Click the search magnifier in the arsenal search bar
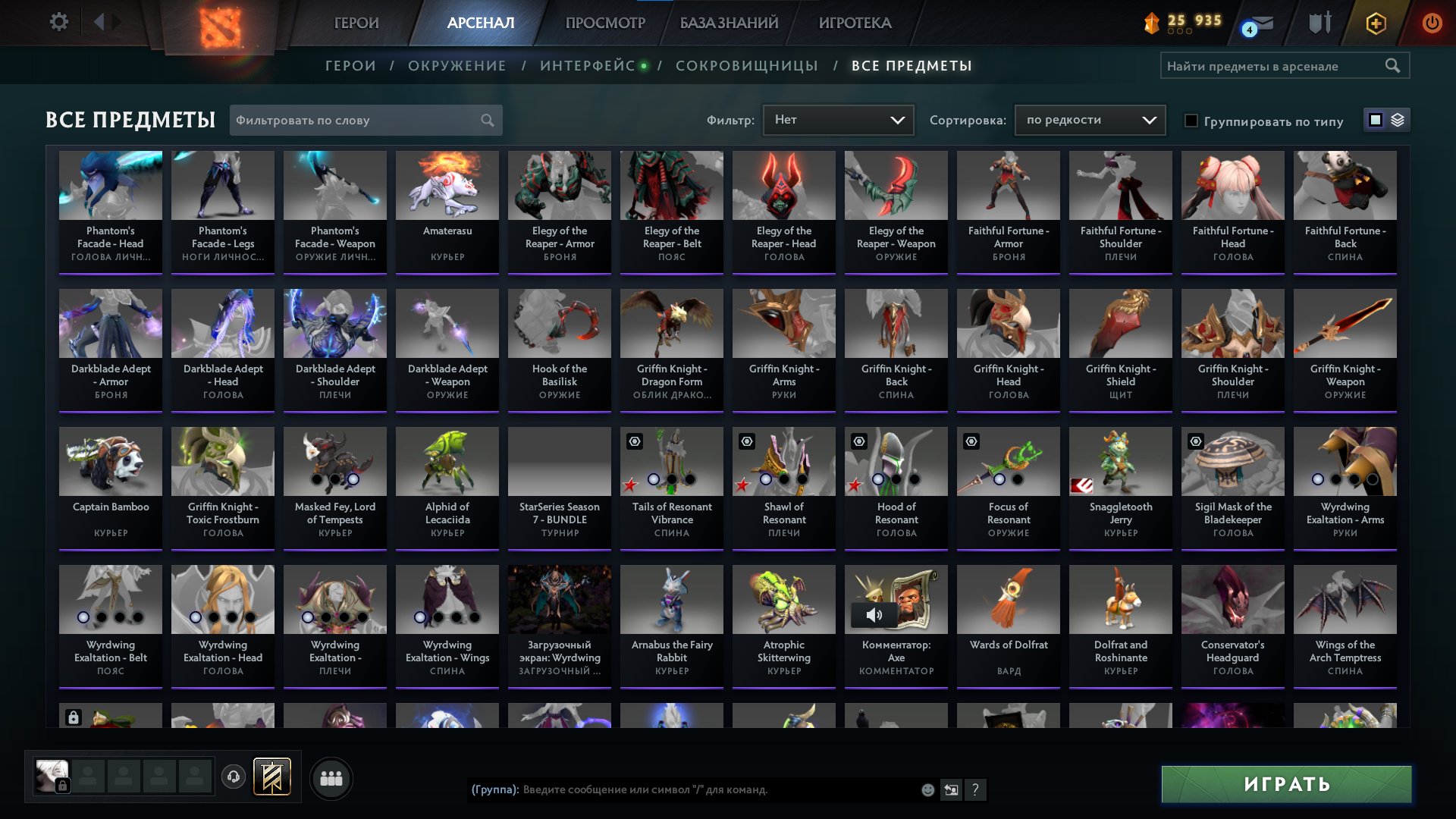 pos(1394,65)
